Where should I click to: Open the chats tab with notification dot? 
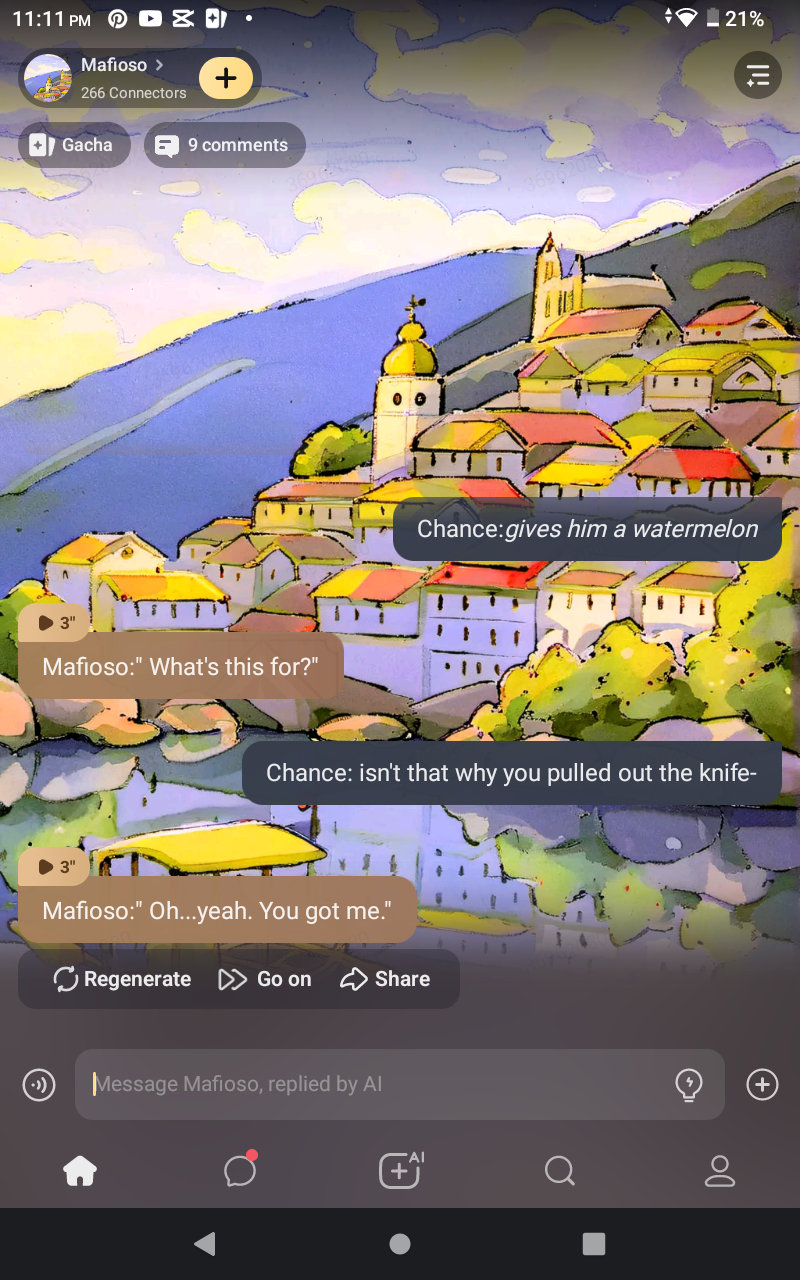[240, 1171]
